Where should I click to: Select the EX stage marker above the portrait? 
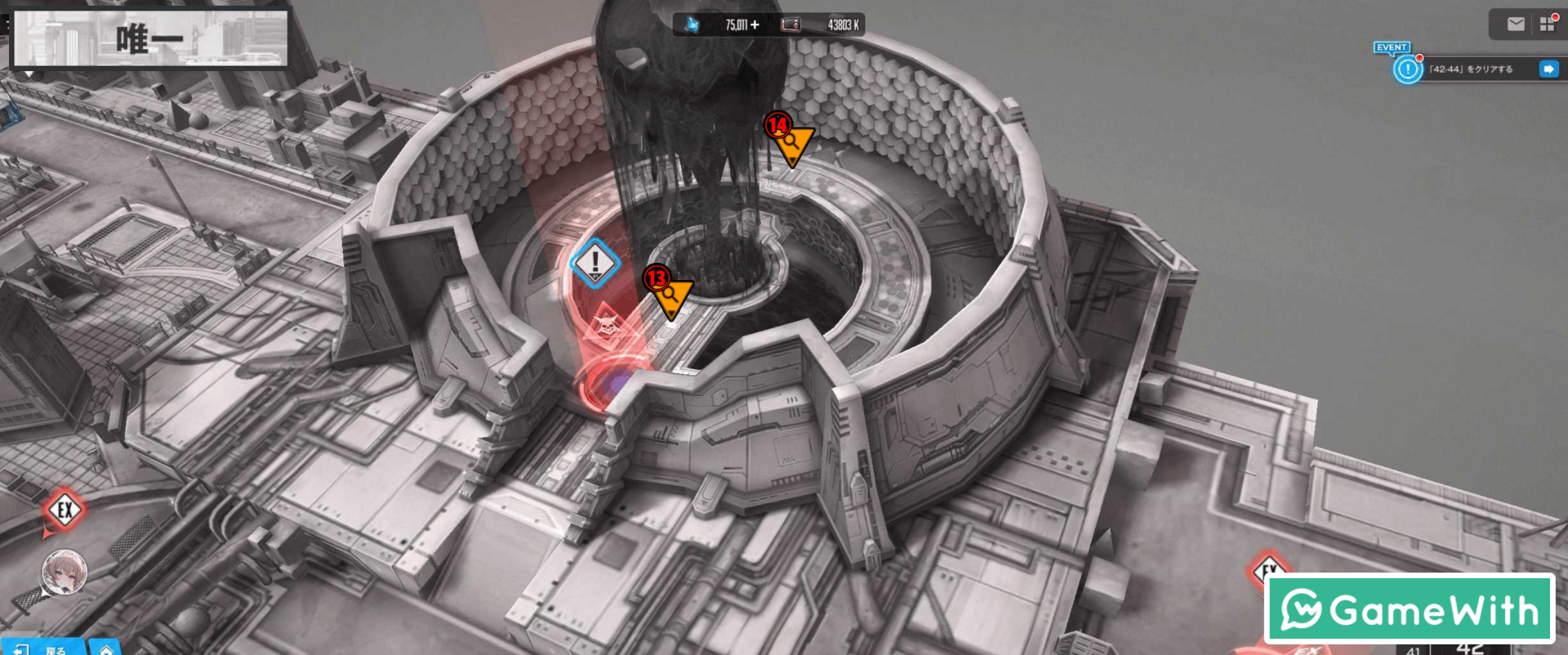click(65, 510)
